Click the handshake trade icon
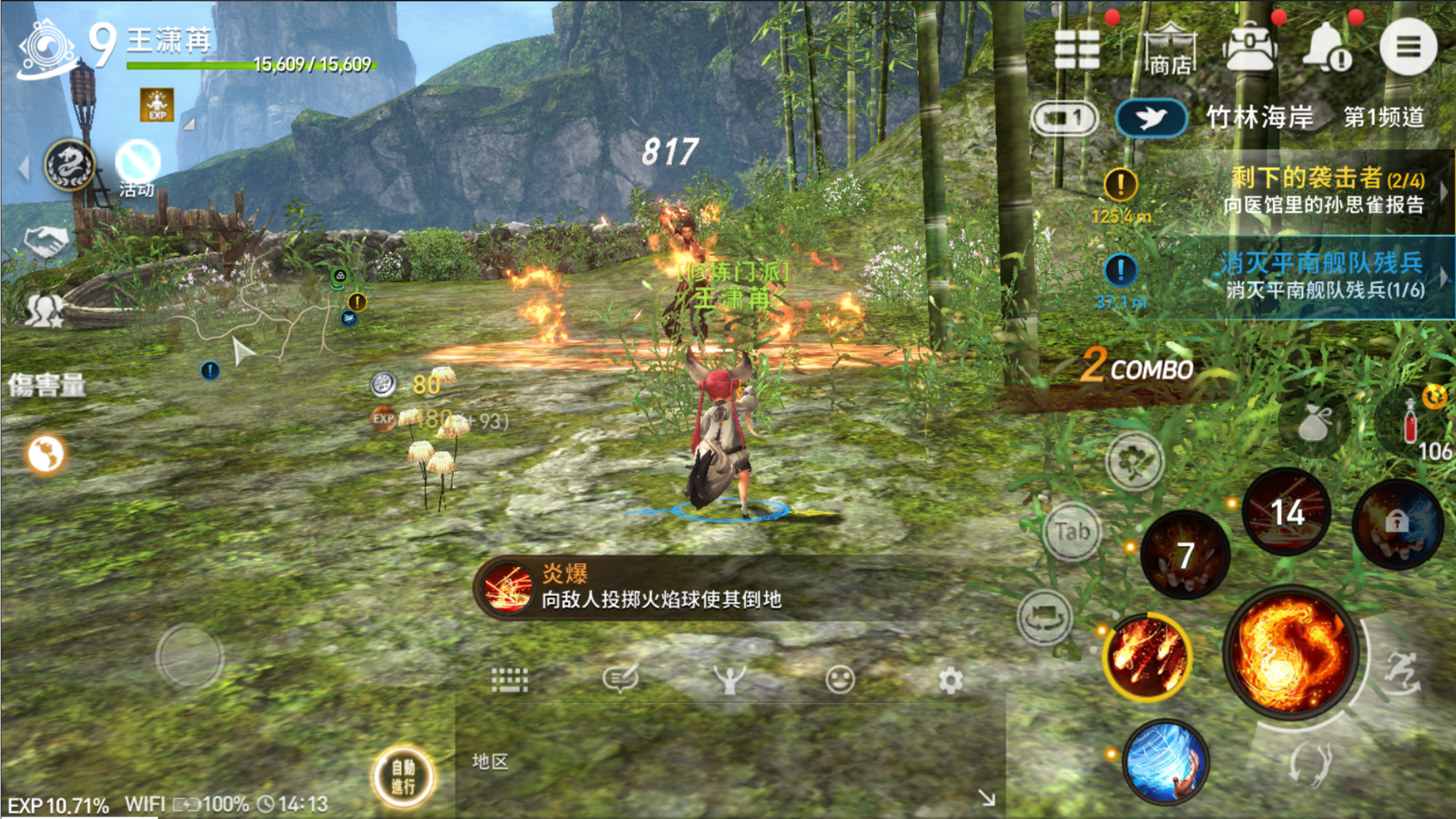The image size is (1456, 819). click(x=46, y=241)
